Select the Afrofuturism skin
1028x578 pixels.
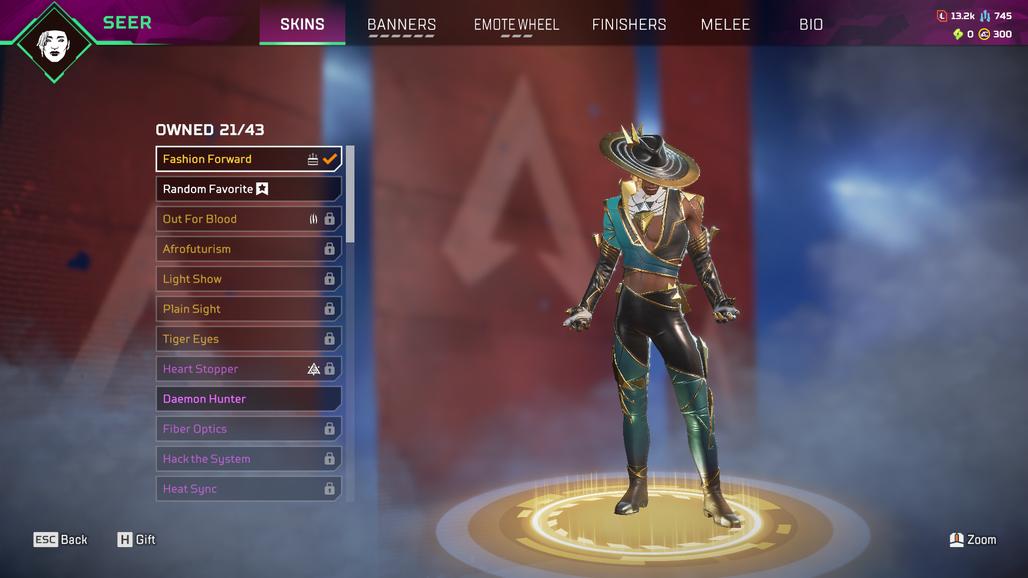(248, 249)
